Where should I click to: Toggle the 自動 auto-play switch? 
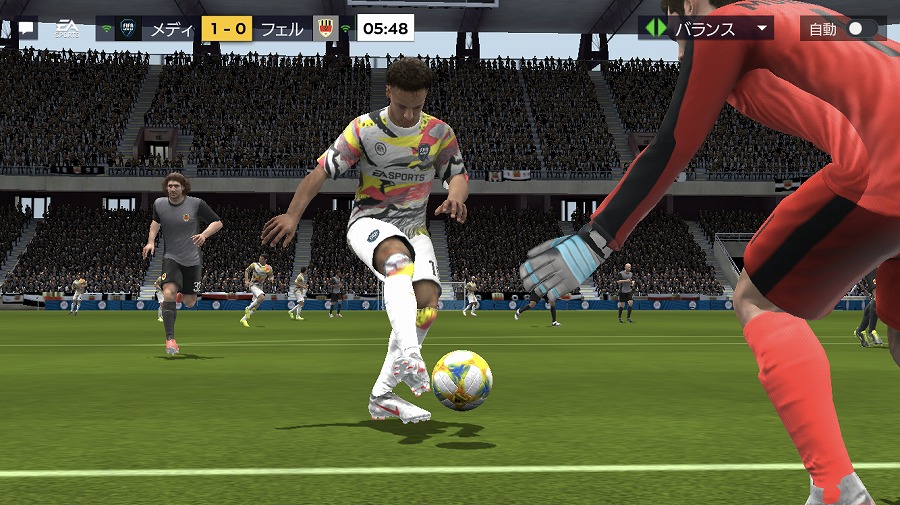[860, 29]
